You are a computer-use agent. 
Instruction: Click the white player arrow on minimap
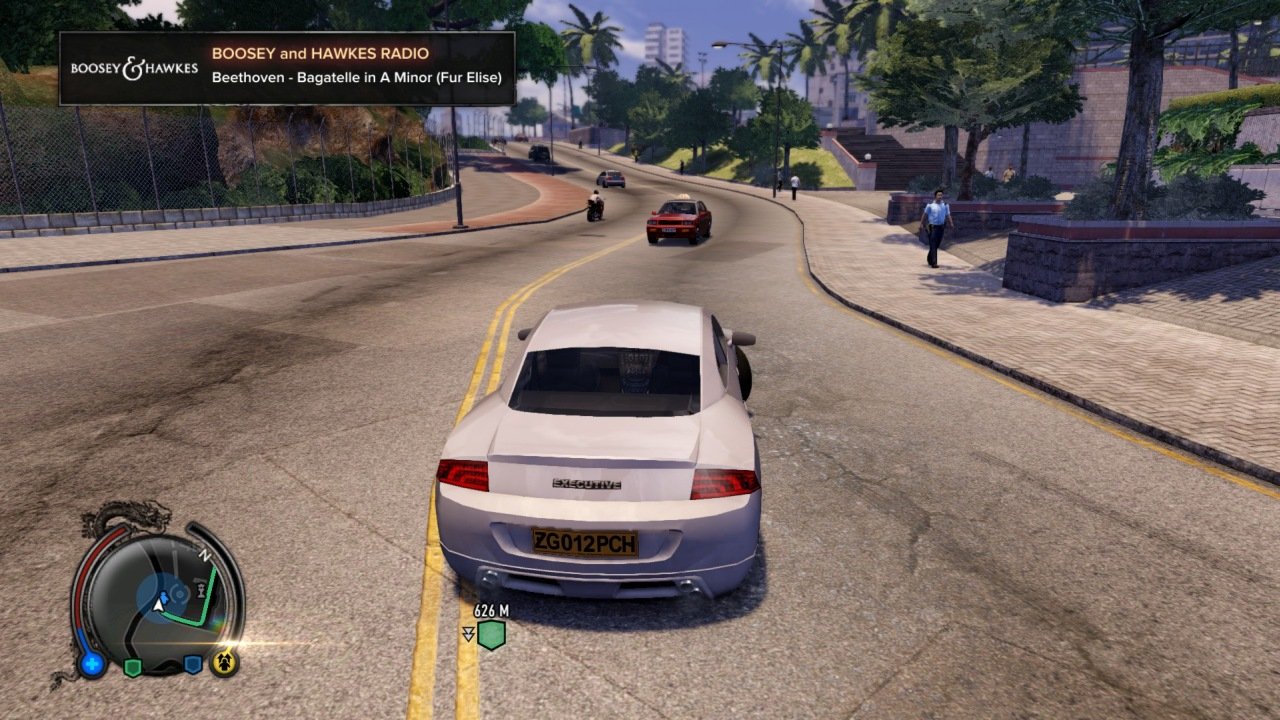[158, 603]
